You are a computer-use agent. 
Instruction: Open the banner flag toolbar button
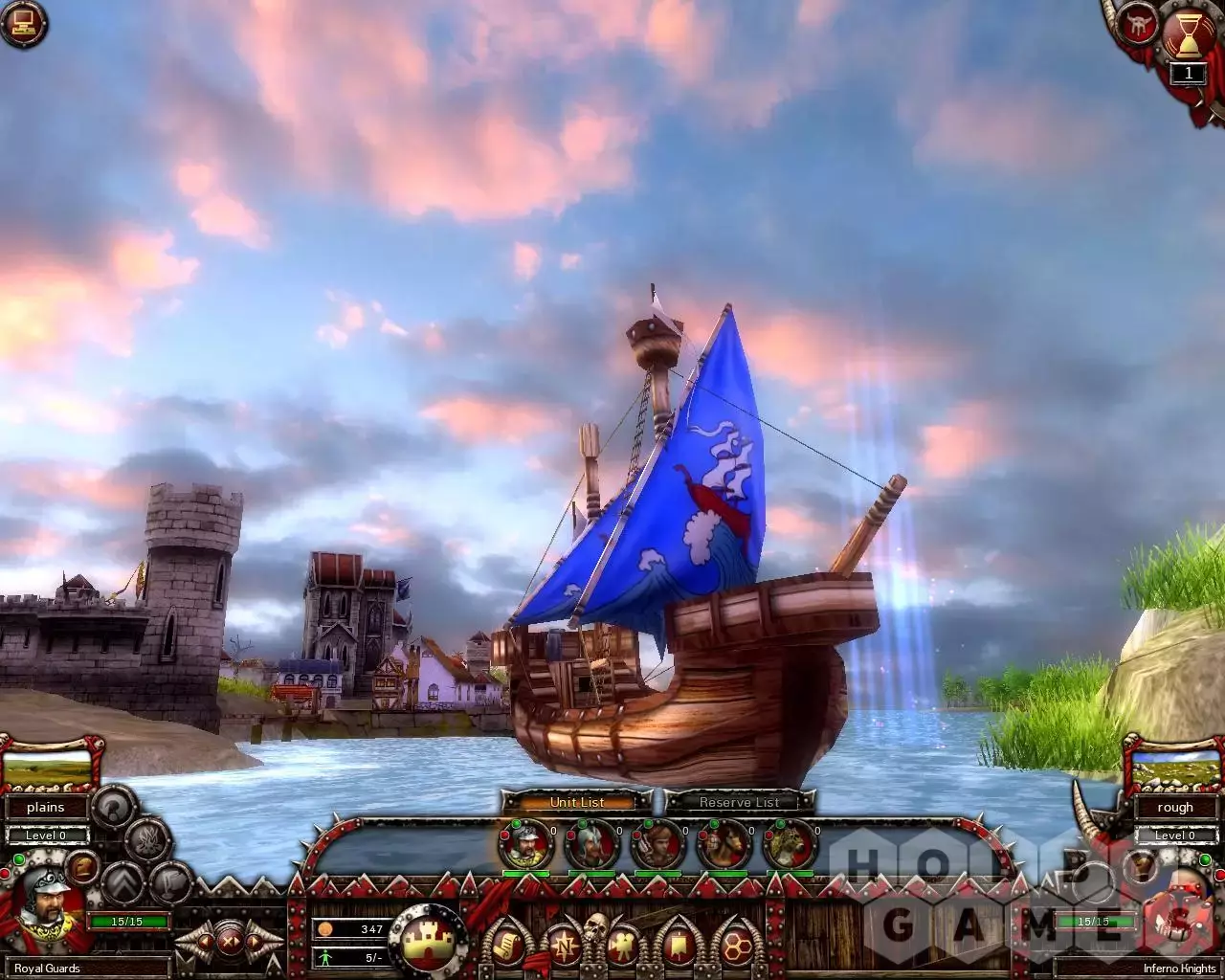[x=679, y=947]
